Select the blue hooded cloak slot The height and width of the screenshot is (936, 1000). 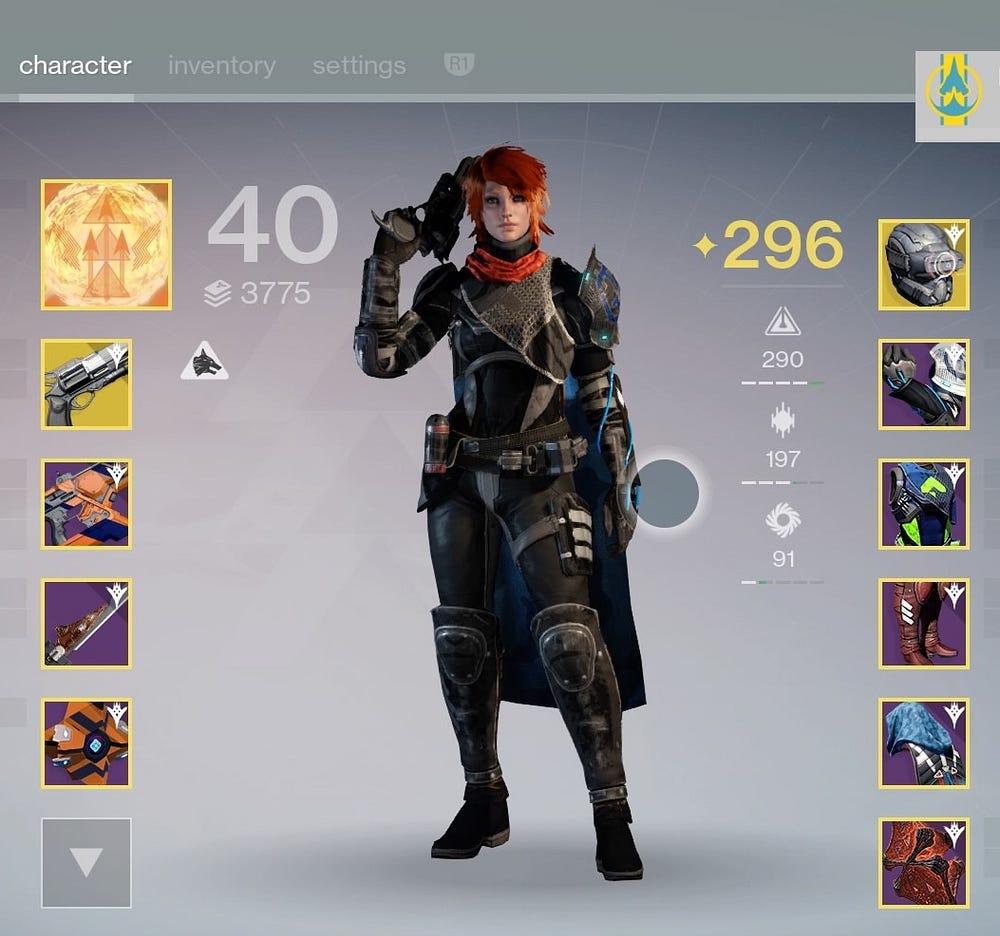tap(924, 743)
